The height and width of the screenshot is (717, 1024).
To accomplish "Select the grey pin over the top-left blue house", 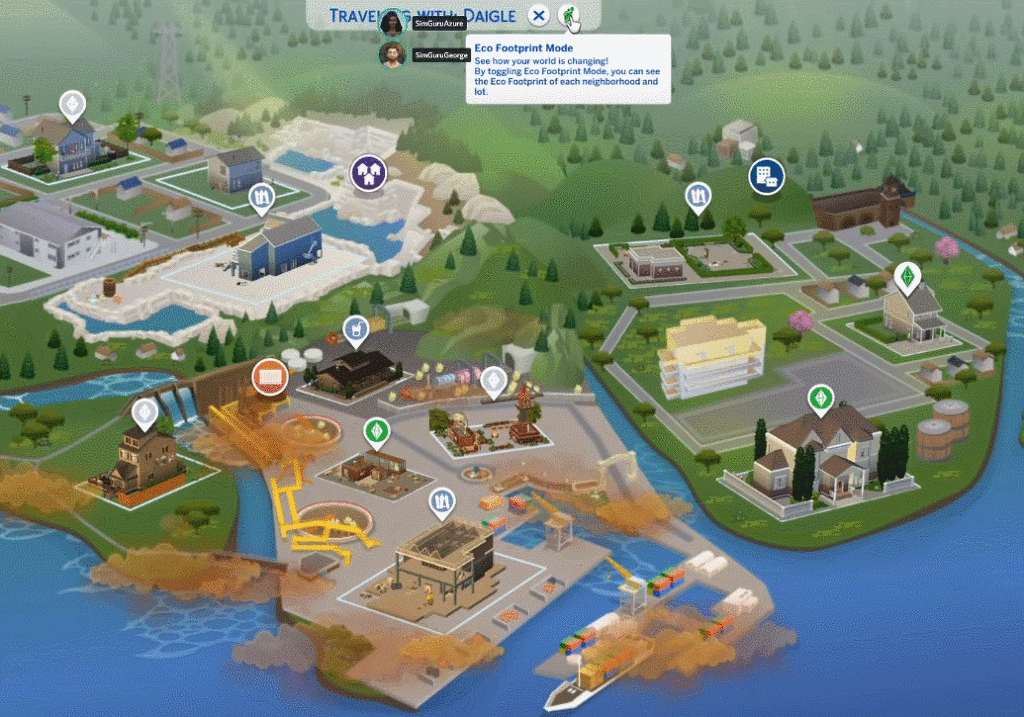I will pyautogui.click(x=71, y=104).
